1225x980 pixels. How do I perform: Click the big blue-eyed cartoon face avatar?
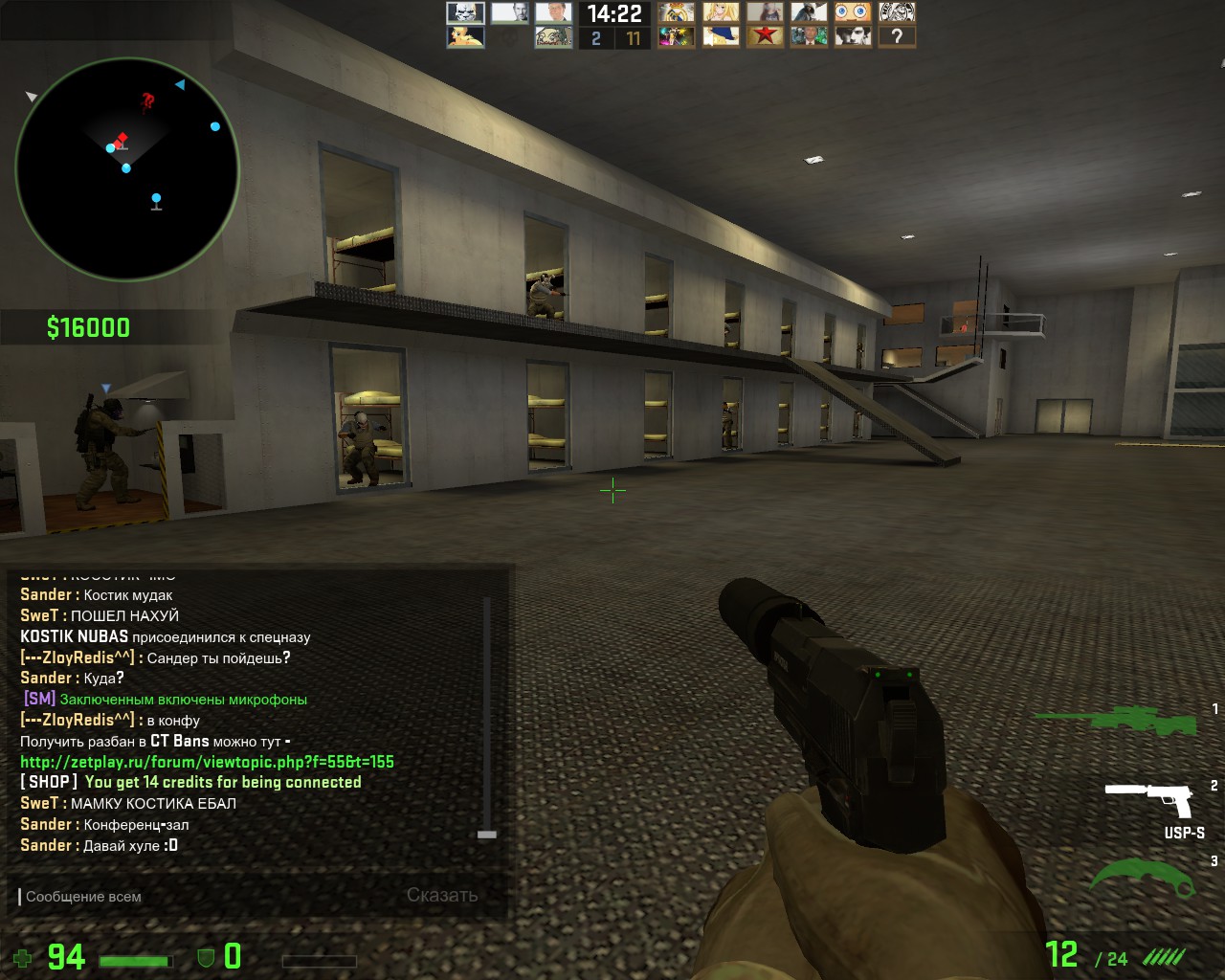pos(853,12)
